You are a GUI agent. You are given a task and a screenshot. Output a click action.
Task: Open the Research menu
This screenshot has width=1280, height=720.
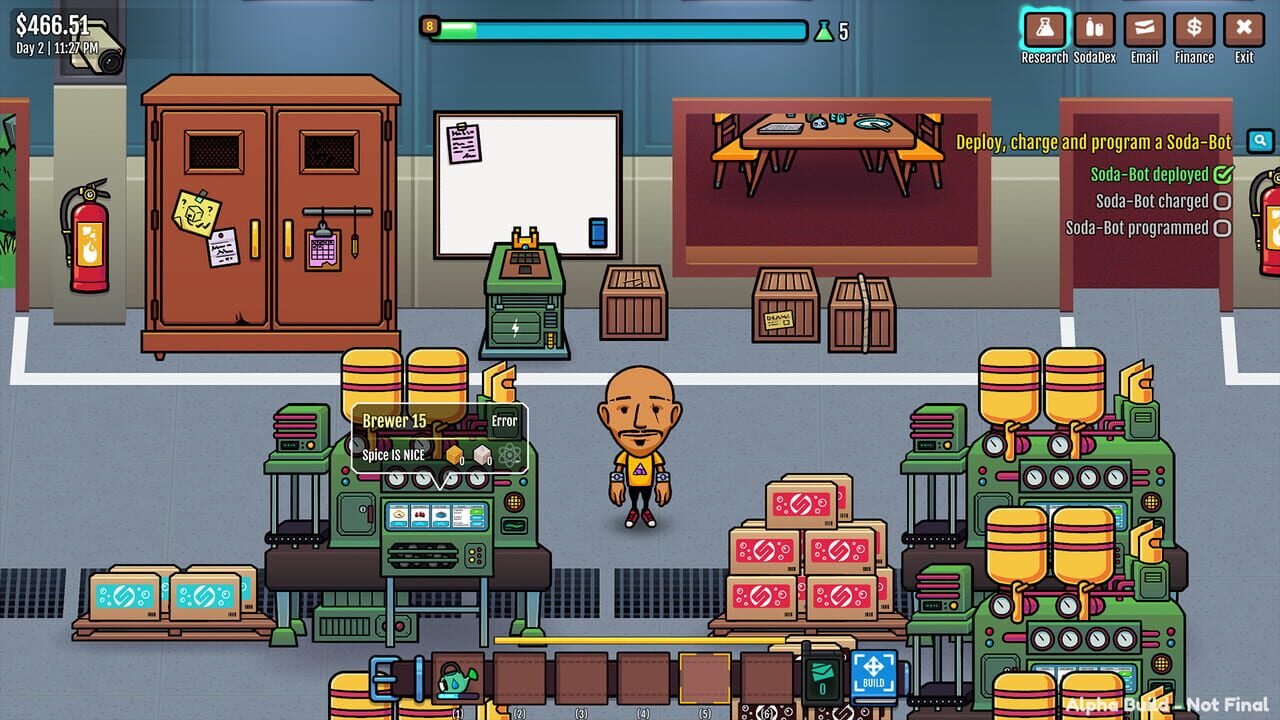coord(1044,30)
